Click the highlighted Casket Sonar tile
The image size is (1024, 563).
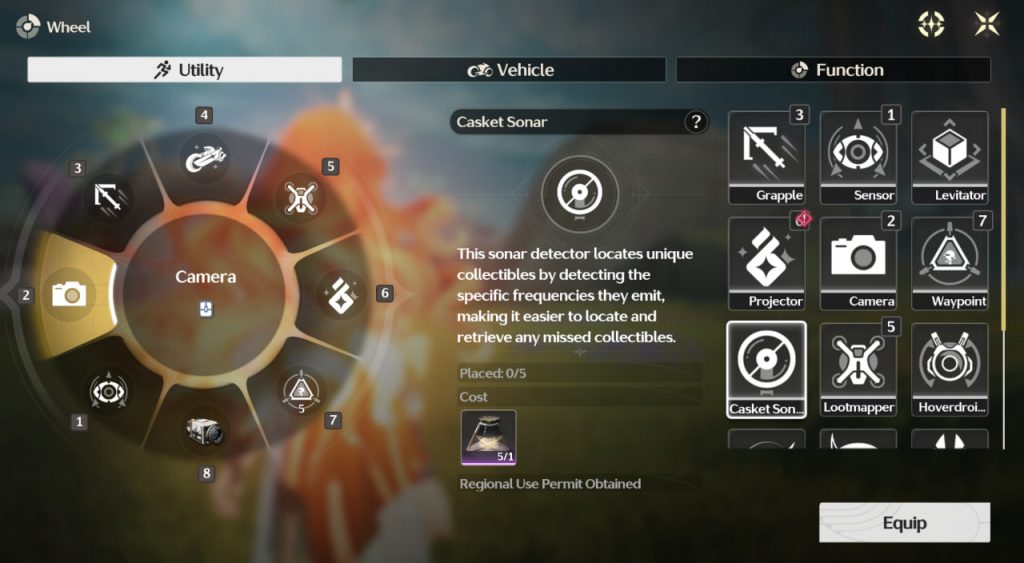click(766, 369)
